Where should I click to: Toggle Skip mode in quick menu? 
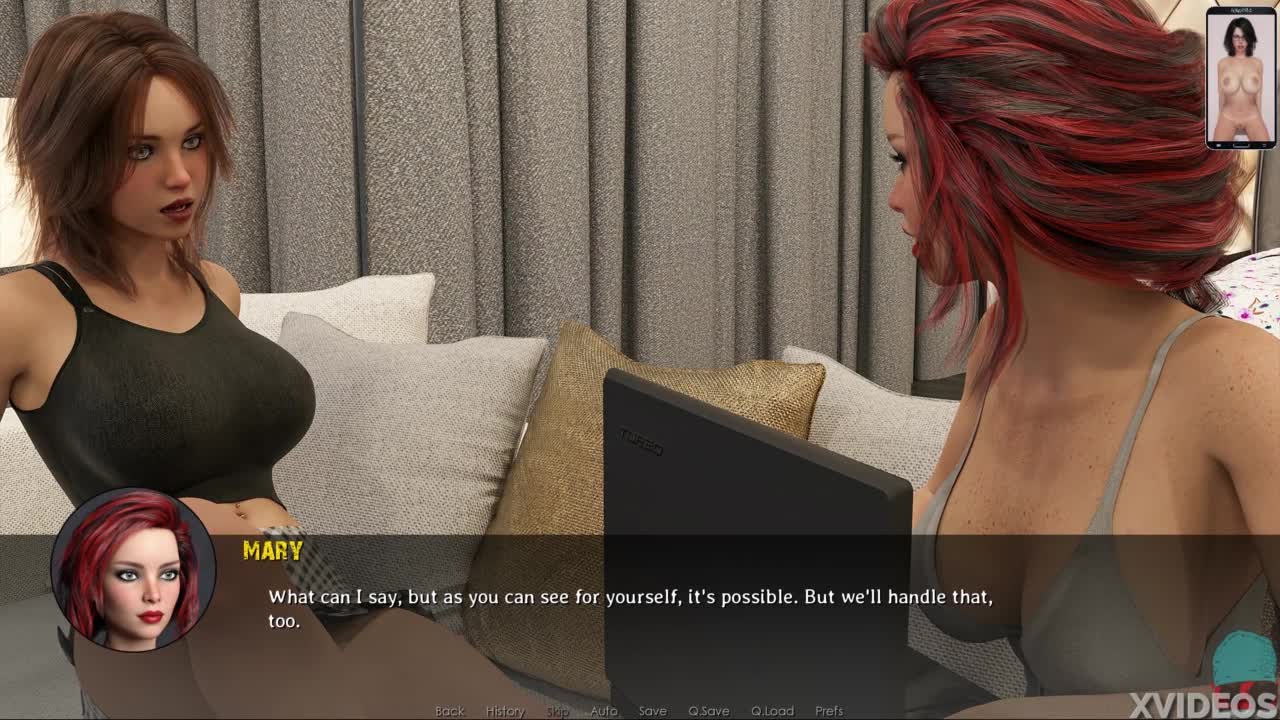click(558, 711)
